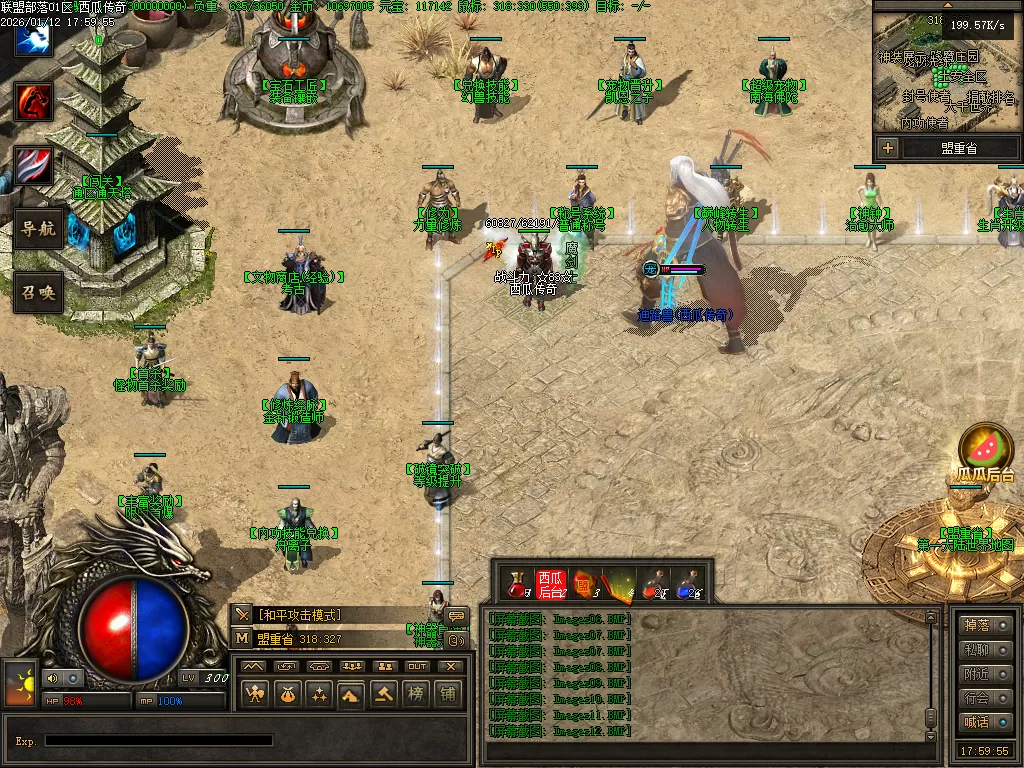The image size is (1024, 768).
Task: Use the blue mana potion hotbar slot
Action: coord(689,584)
